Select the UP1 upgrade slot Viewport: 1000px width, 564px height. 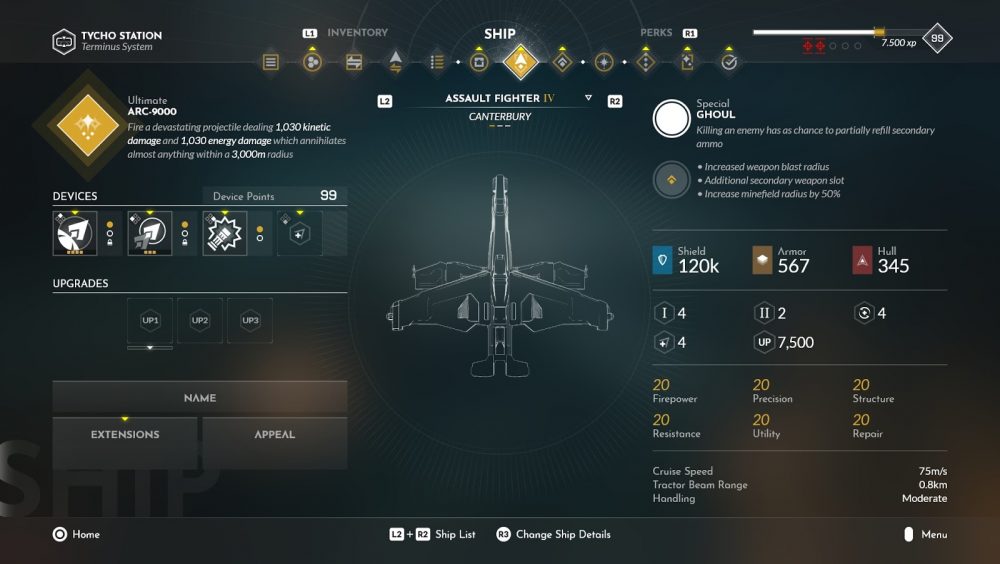pos(150,320)
